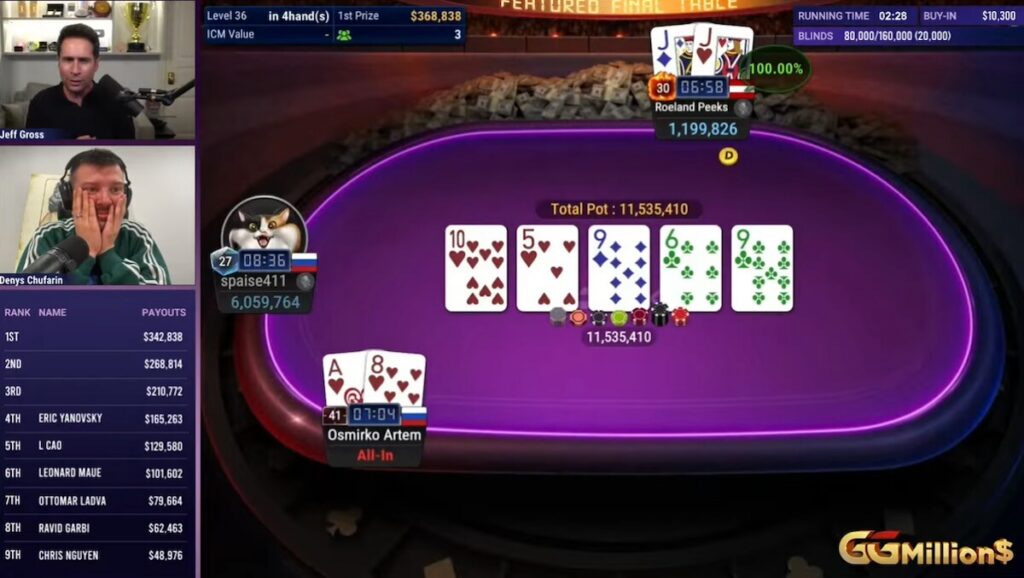Choose the five of hearts board card
Image resolution: width=1024 pixels, height=578 pixels.
547,267
